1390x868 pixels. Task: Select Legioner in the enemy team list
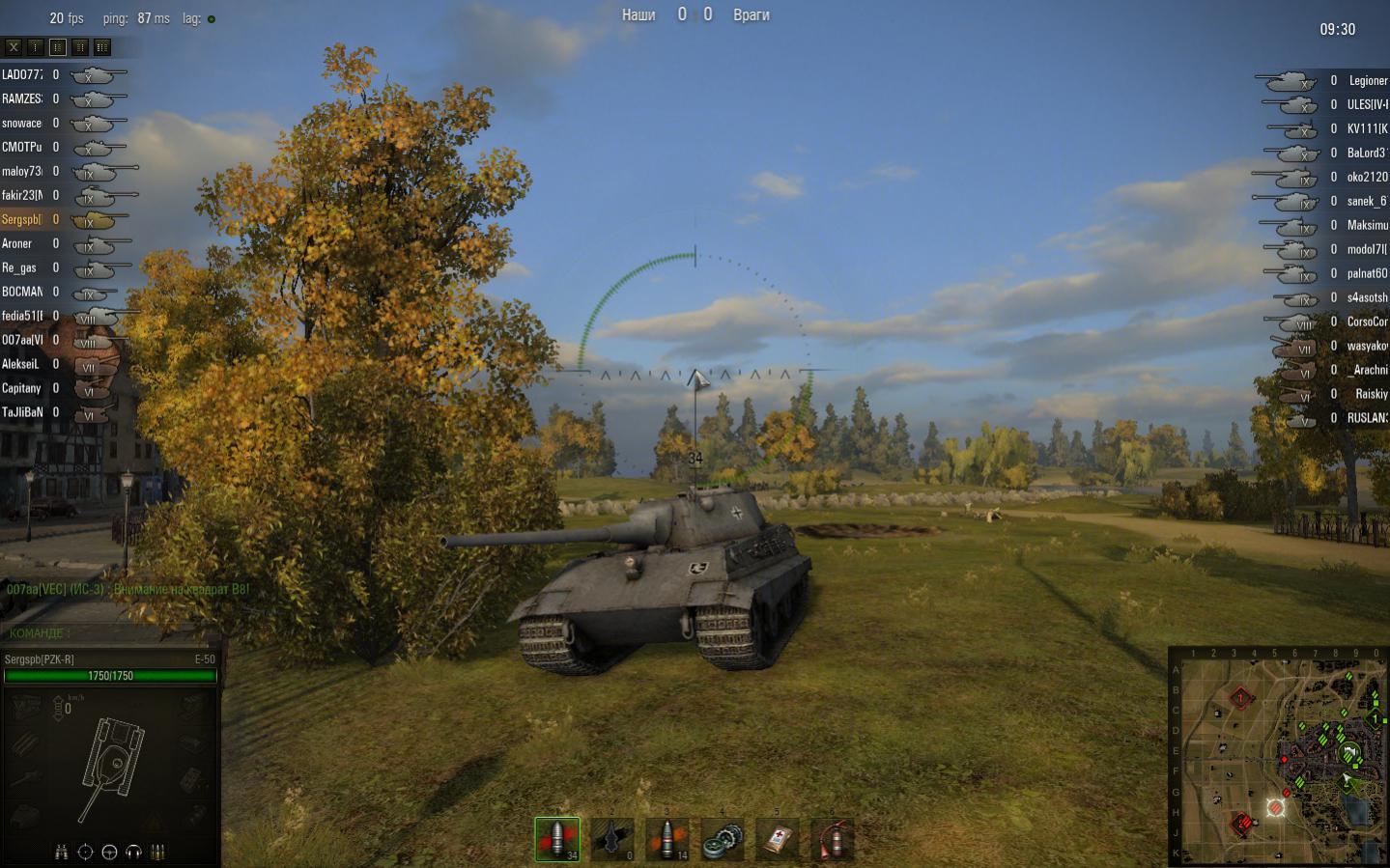[x=1367, y=81]
